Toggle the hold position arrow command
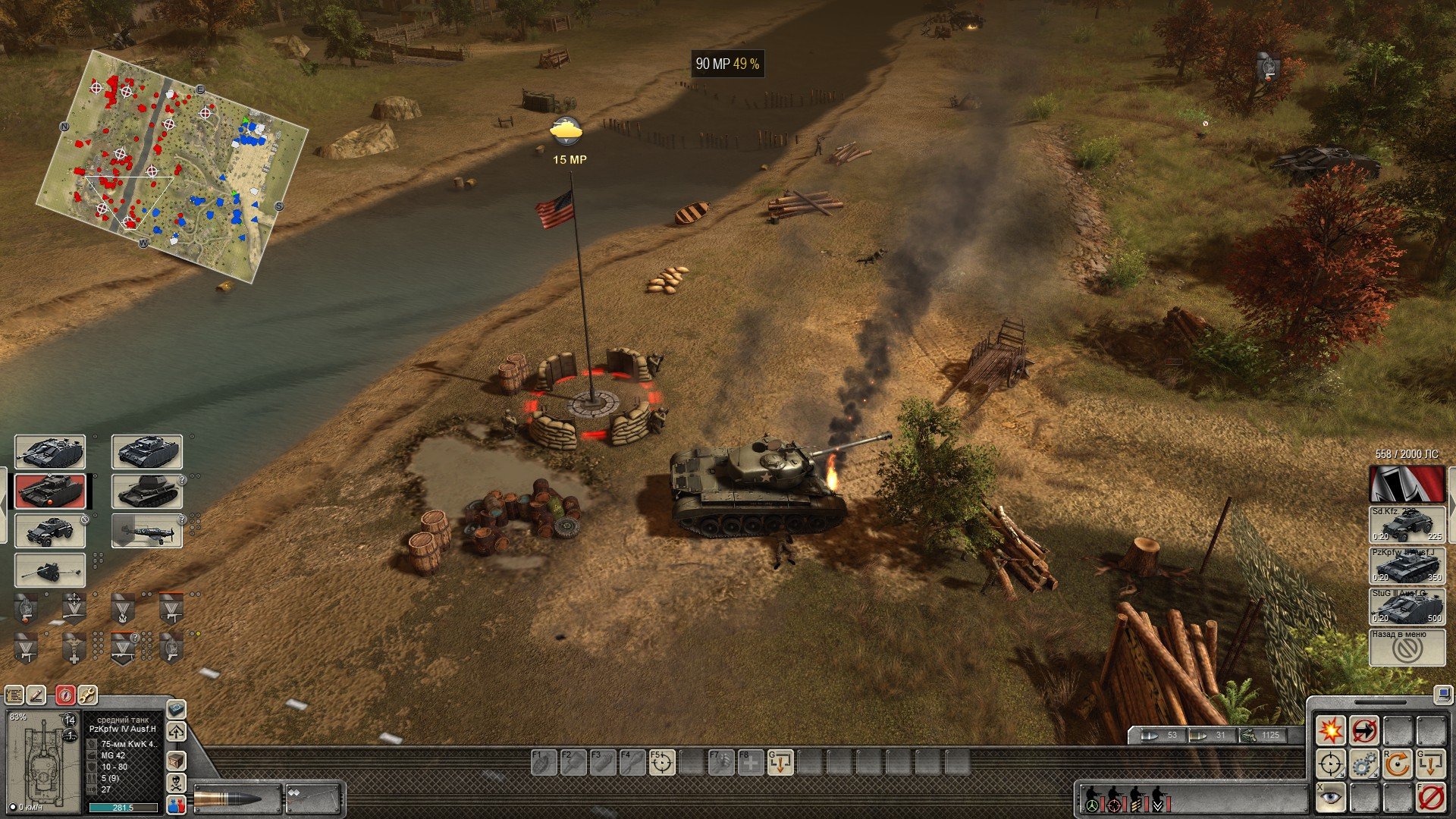The height and width of the screenshot is (819, 1456). pyautogui.click(x=1363, y=731)
